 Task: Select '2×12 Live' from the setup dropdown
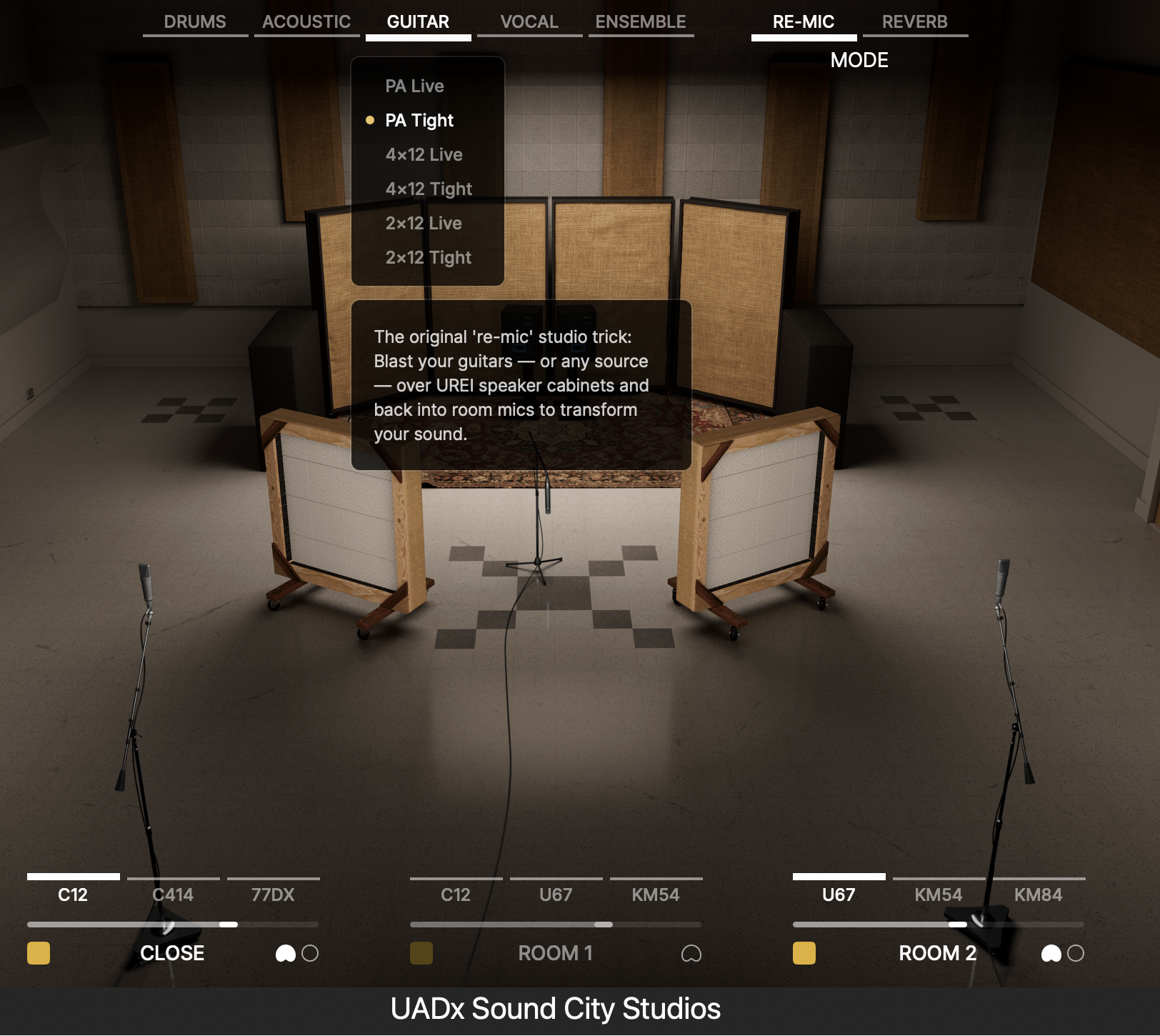pos(423,223)
